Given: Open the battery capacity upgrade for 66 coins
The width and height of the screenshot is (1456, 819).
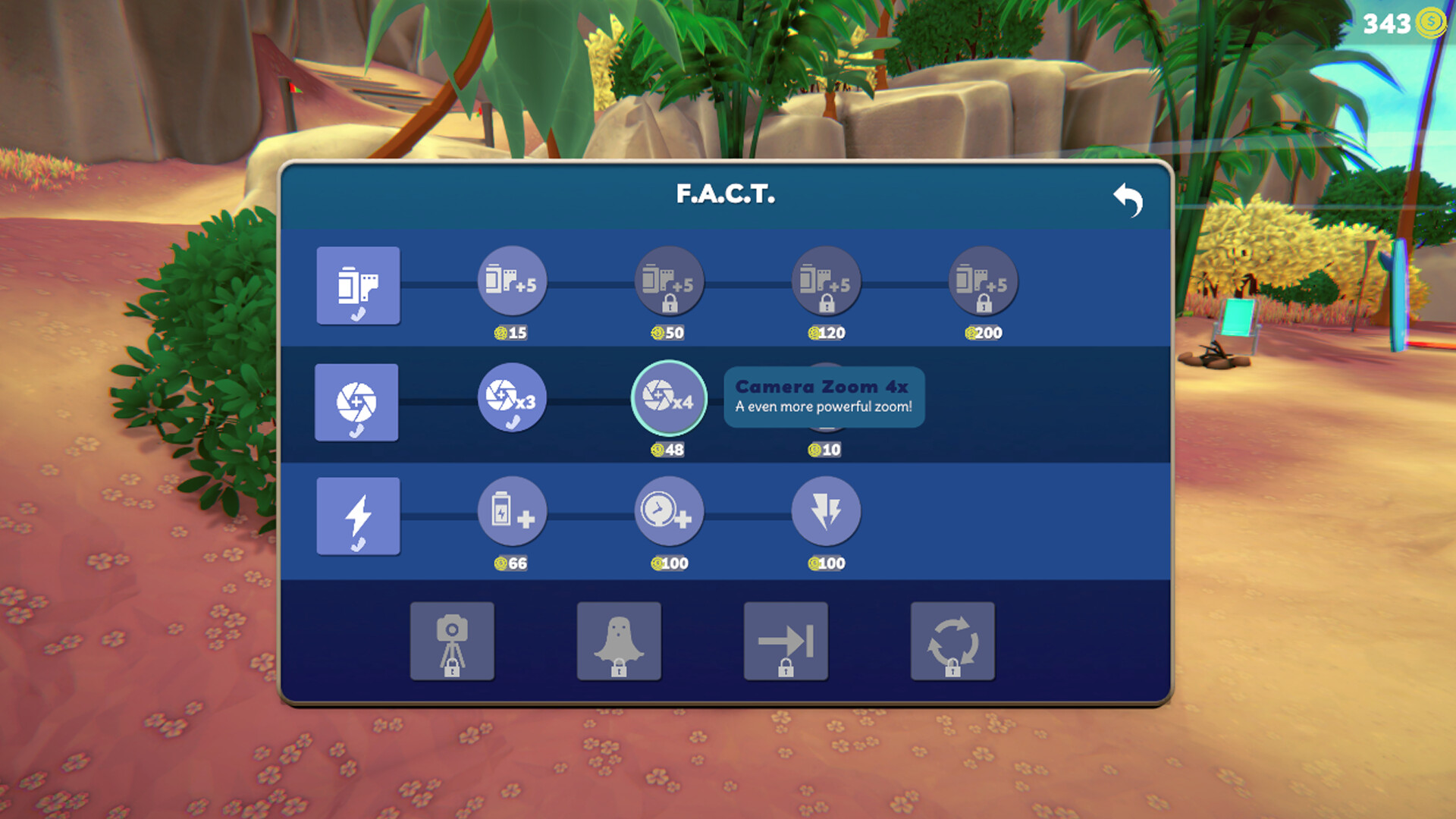Looking at the screenshot, I should pyautogui.click(x=512, y=513).
